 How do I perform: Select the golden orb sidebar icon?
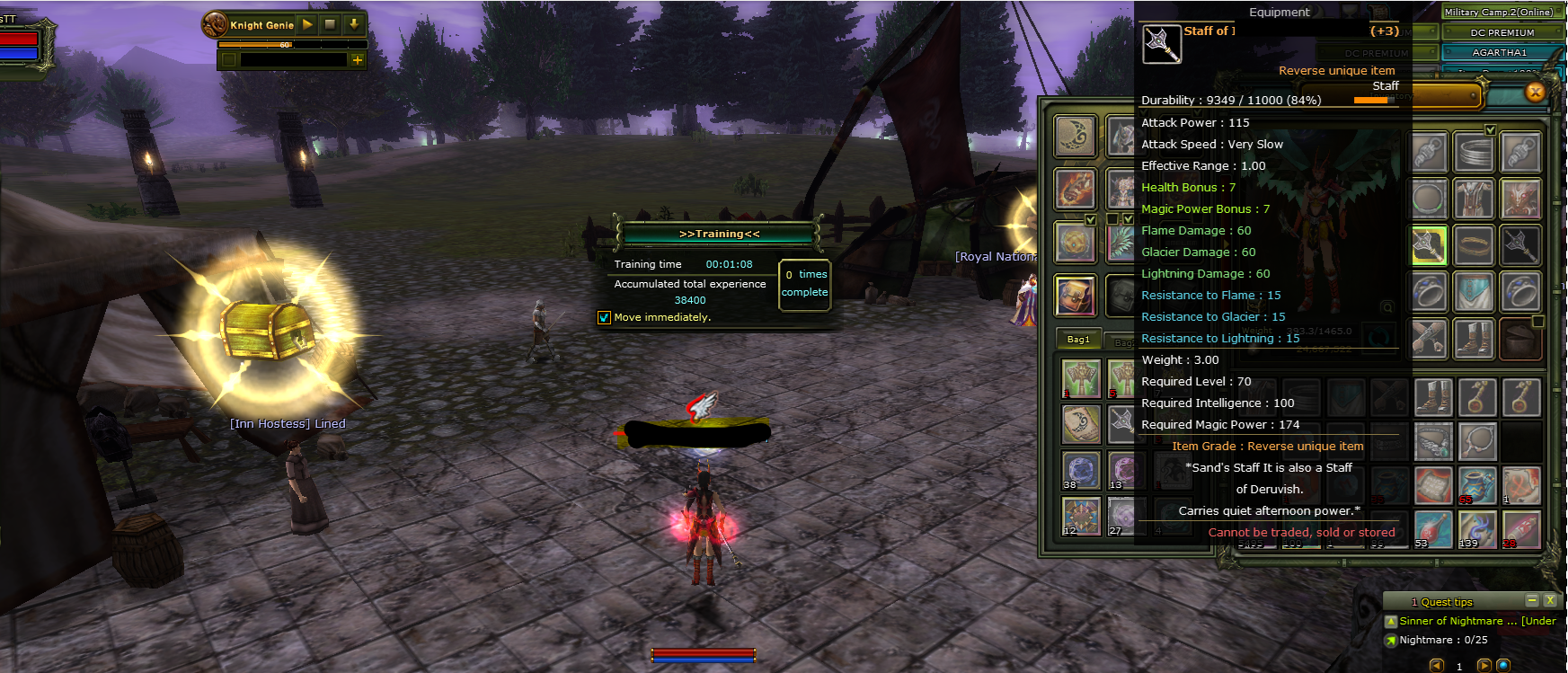pos(1075,243)
